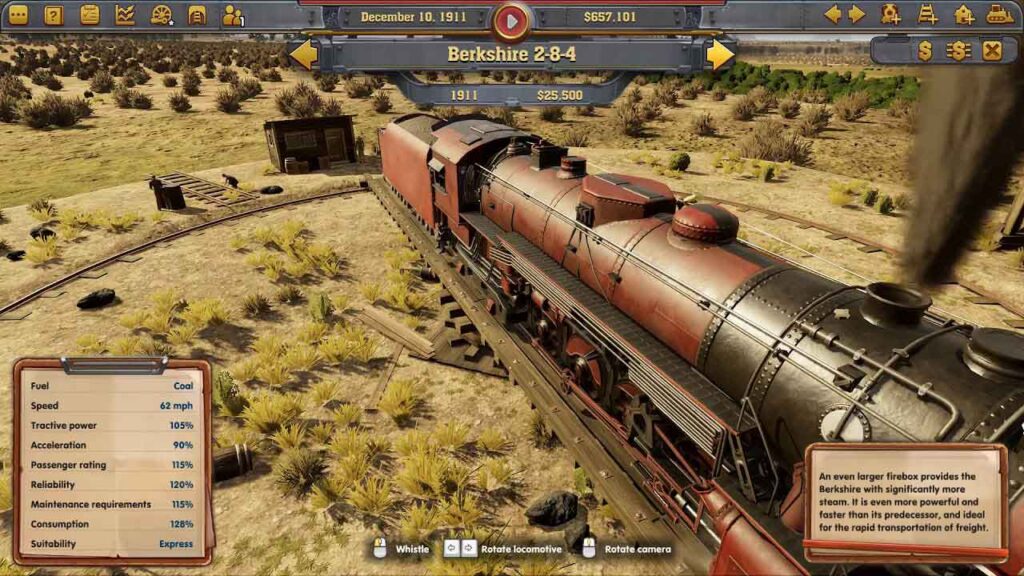Select the add locomotive tool
Screen dimensions: 1024x576
pos(891,14)
